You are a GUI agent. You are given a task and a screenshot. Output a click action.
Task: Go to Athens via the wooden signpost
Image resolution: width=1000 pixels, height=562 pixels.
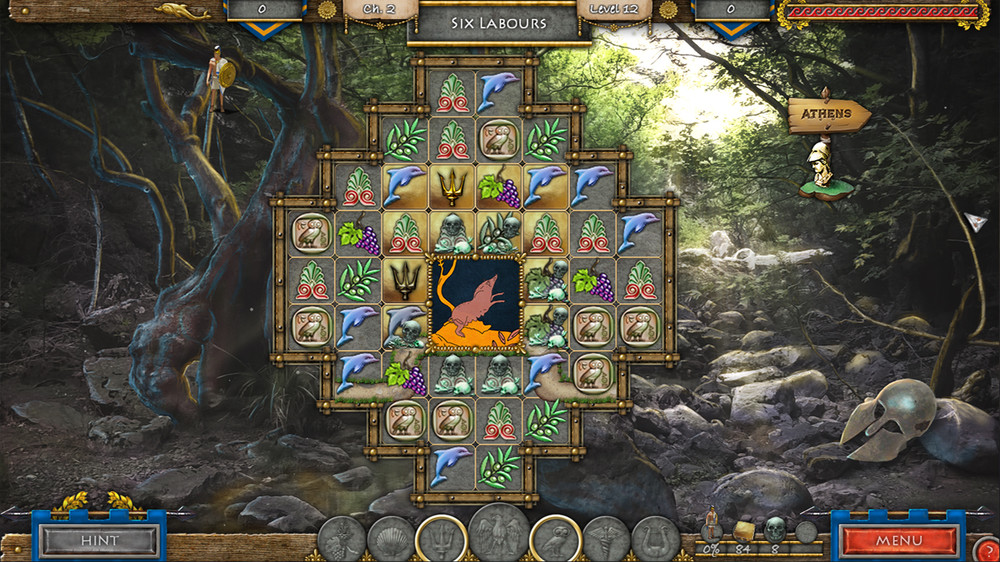827,115
